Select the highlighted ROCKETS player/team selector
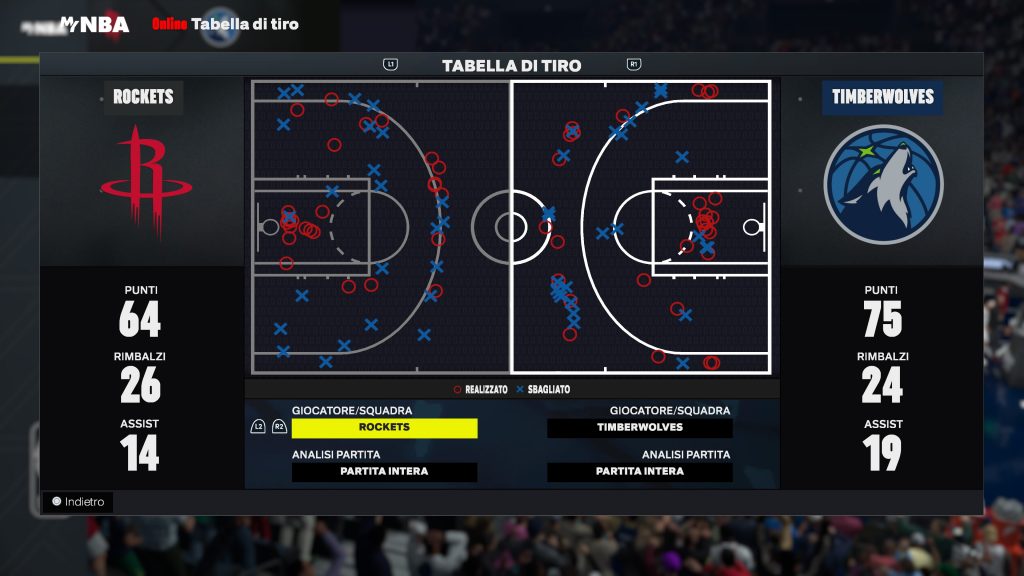1024x576 pixels. 384,428
